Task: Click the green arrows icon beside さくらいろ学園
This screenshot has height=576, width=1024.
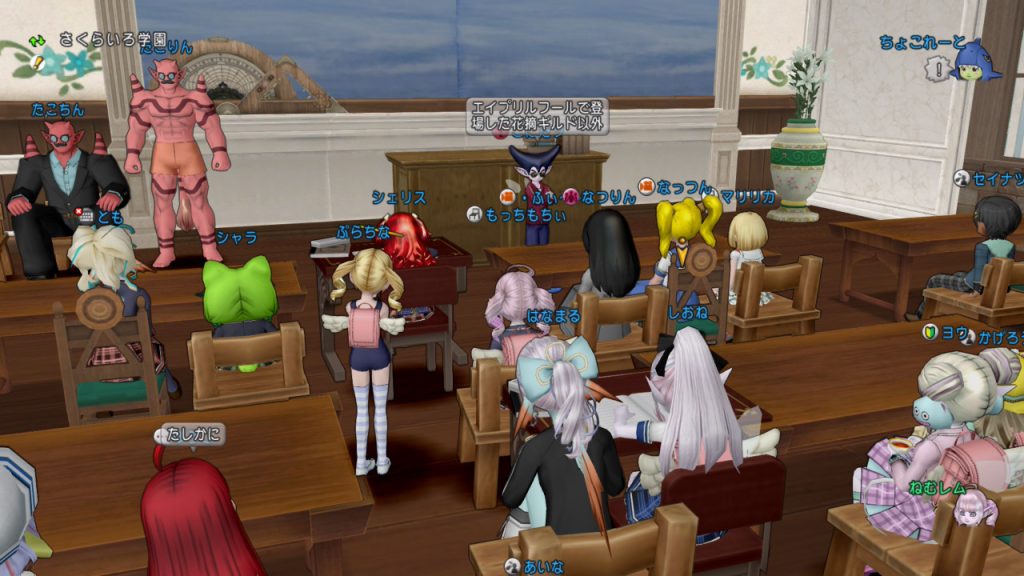Action: coord(38,41)
